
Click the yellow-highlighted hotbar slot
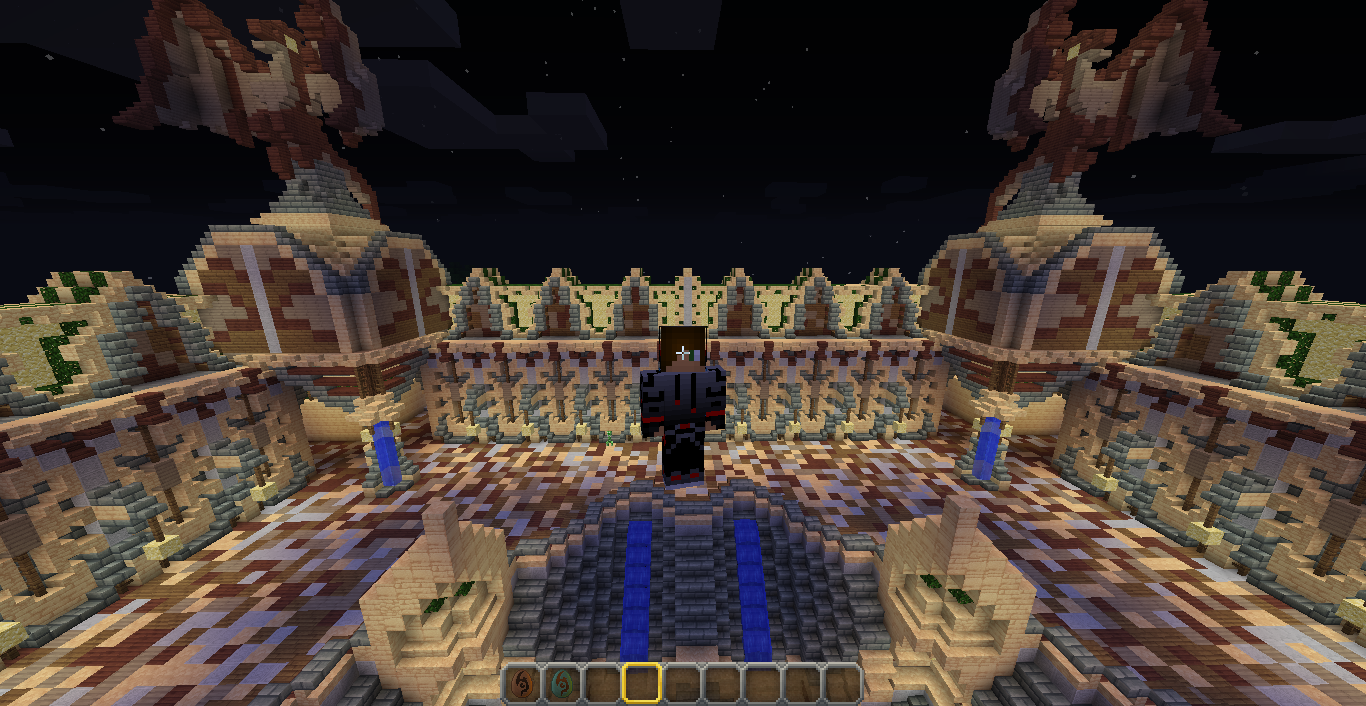(641, 683)
